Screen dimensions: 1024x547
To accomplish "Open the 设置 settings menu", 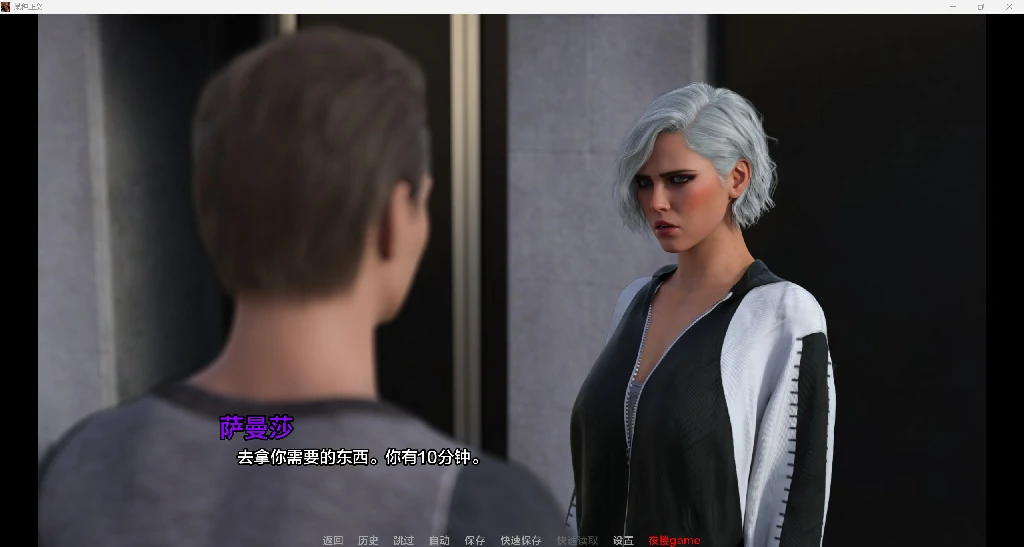I will coord(623,540).
